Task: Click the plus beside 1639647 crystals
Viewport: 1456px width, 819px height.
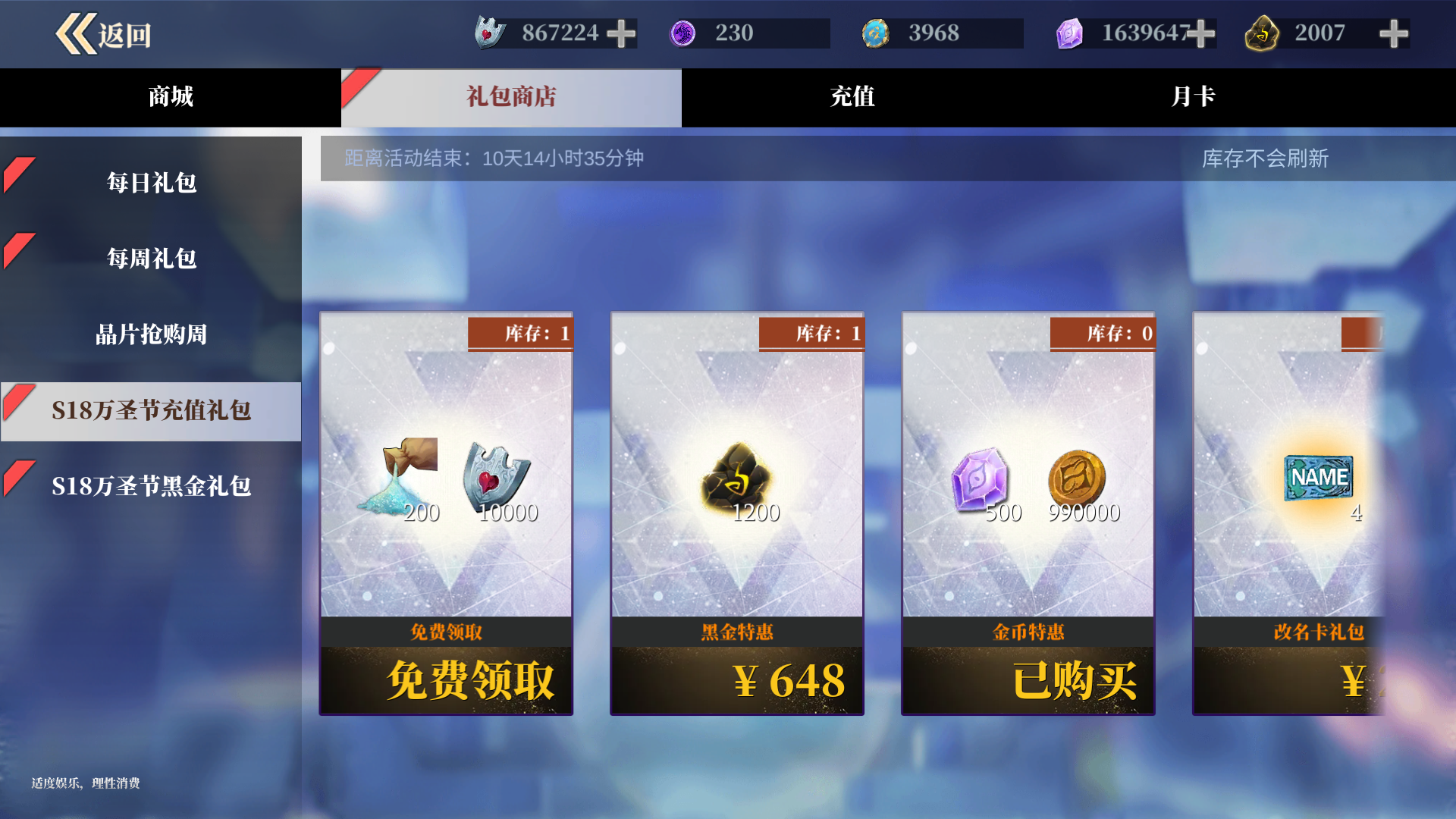Action: (1200, 33)
